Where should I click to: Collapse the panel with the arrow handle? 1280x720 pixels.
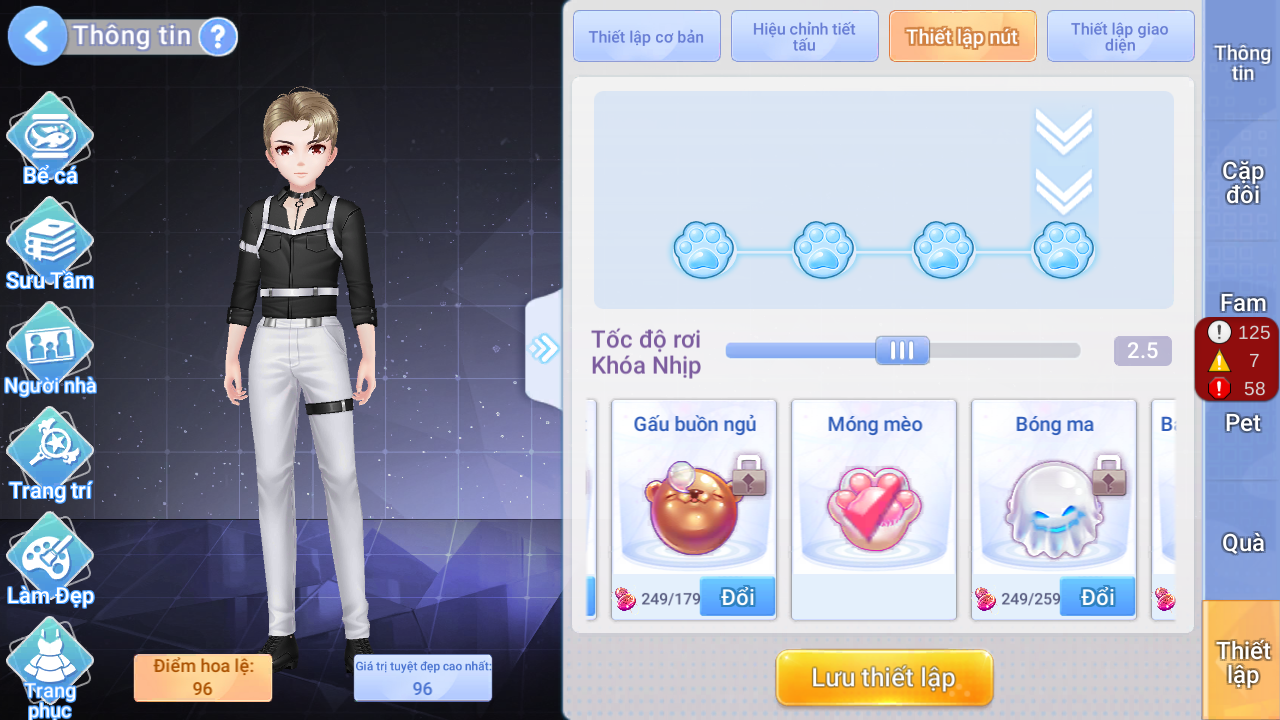[x=544, y=348]
